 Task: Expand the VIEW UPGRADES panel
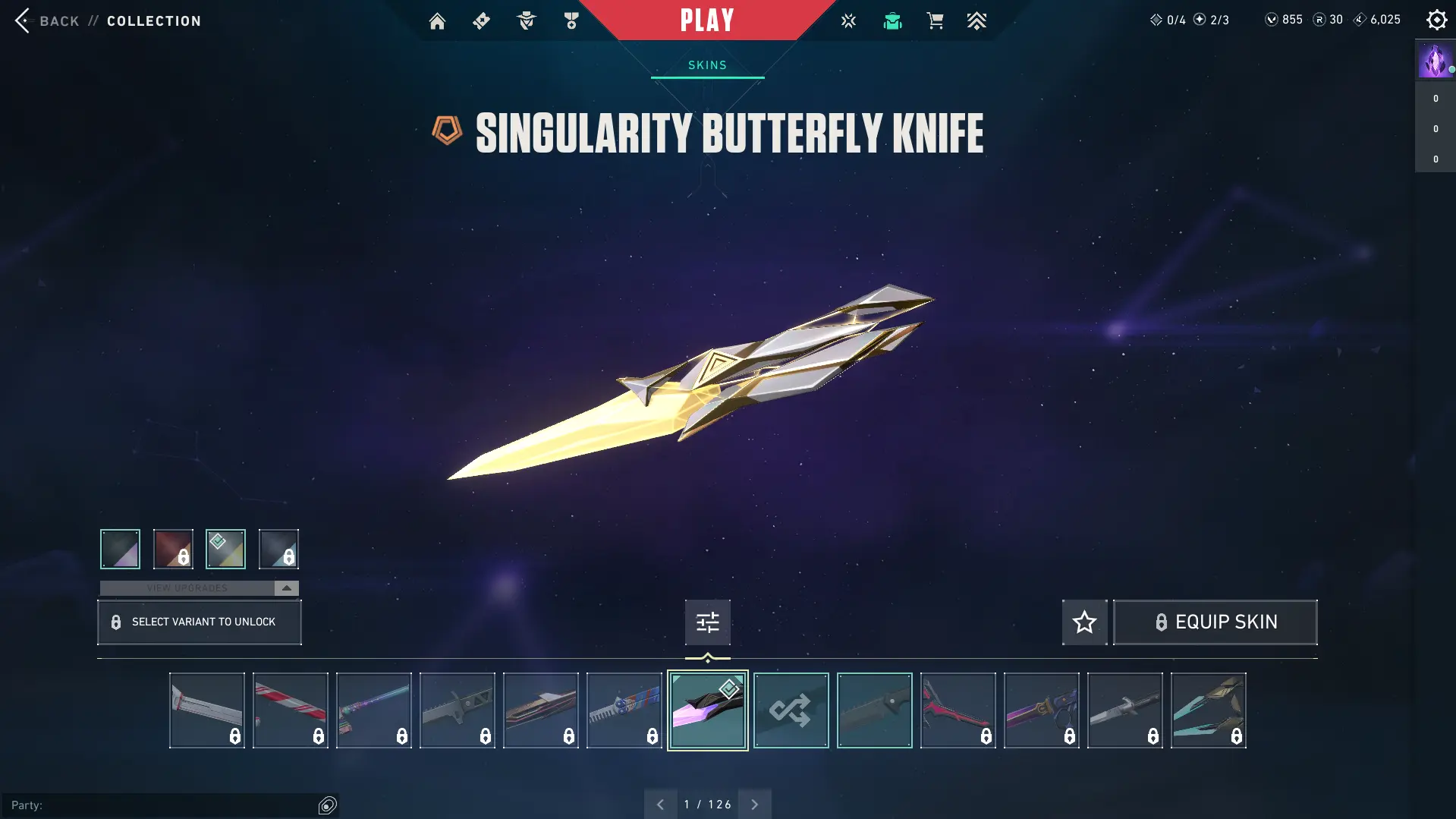point(199,587)
